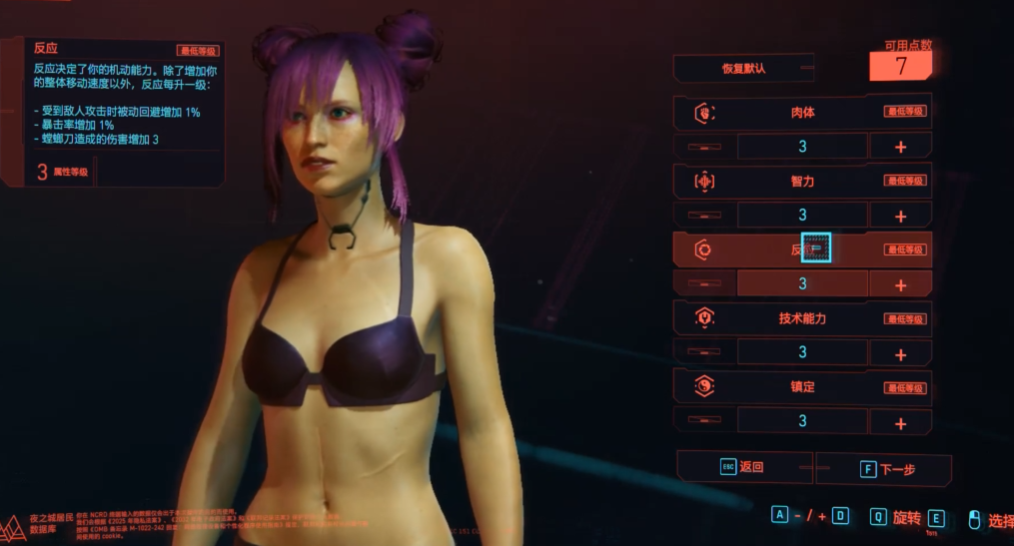Choose the highlighted 反应 (Reflexes) attribute row
1014x546 pixels.
(x=802, y=249)
